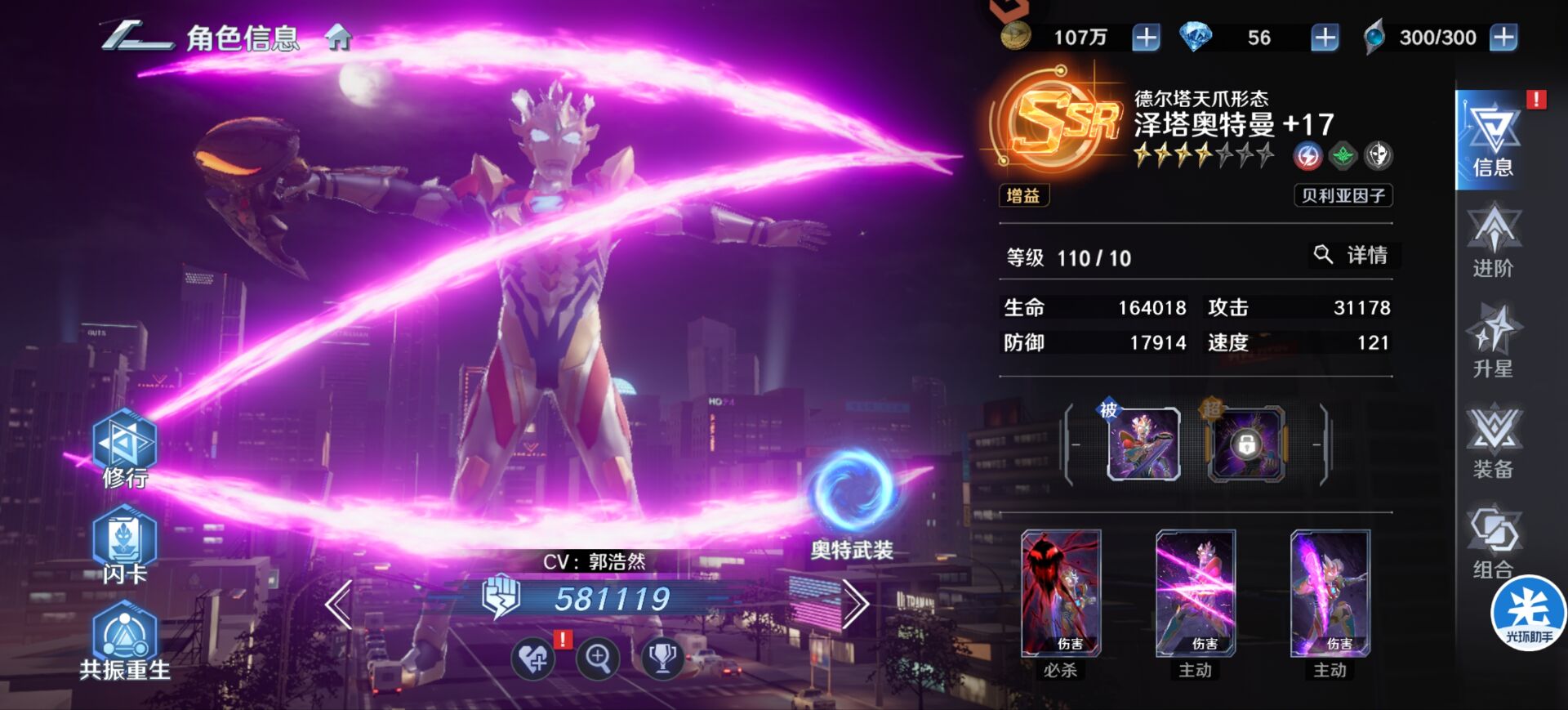Open the 组合 combination tab
1568x710 pixels.
pos(1493,543)
